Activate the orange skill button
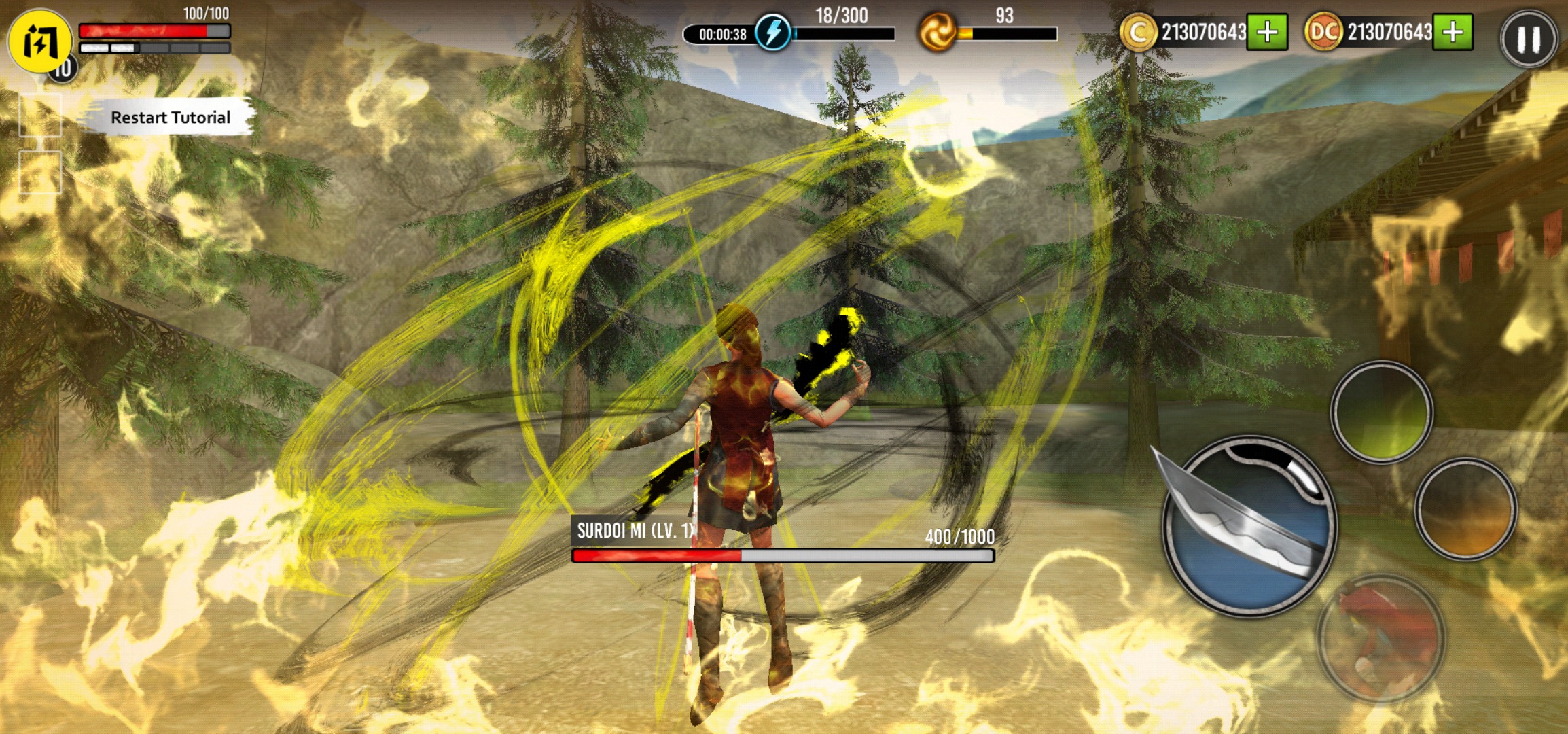Screen dimensions: 1568x734 pyautogui.click(x=1465, y=509)
